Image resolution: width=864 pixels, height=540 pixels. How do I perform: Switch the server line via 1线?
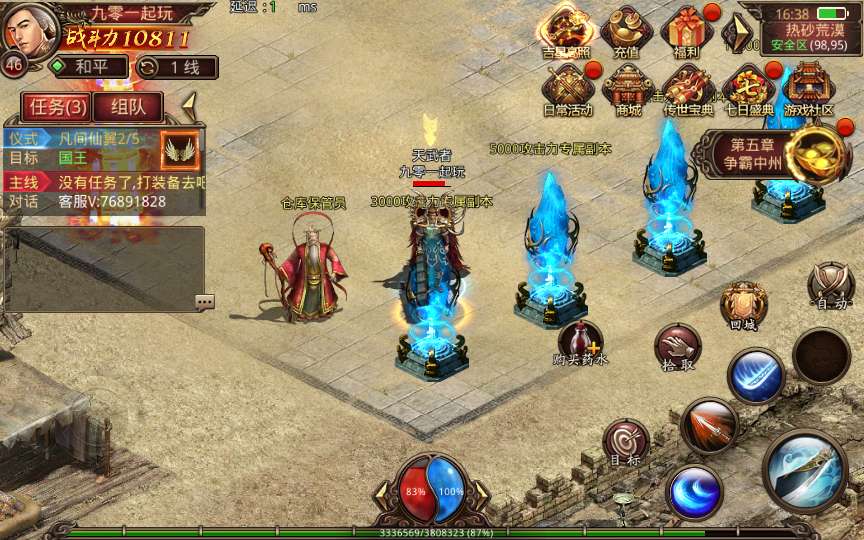175,67
